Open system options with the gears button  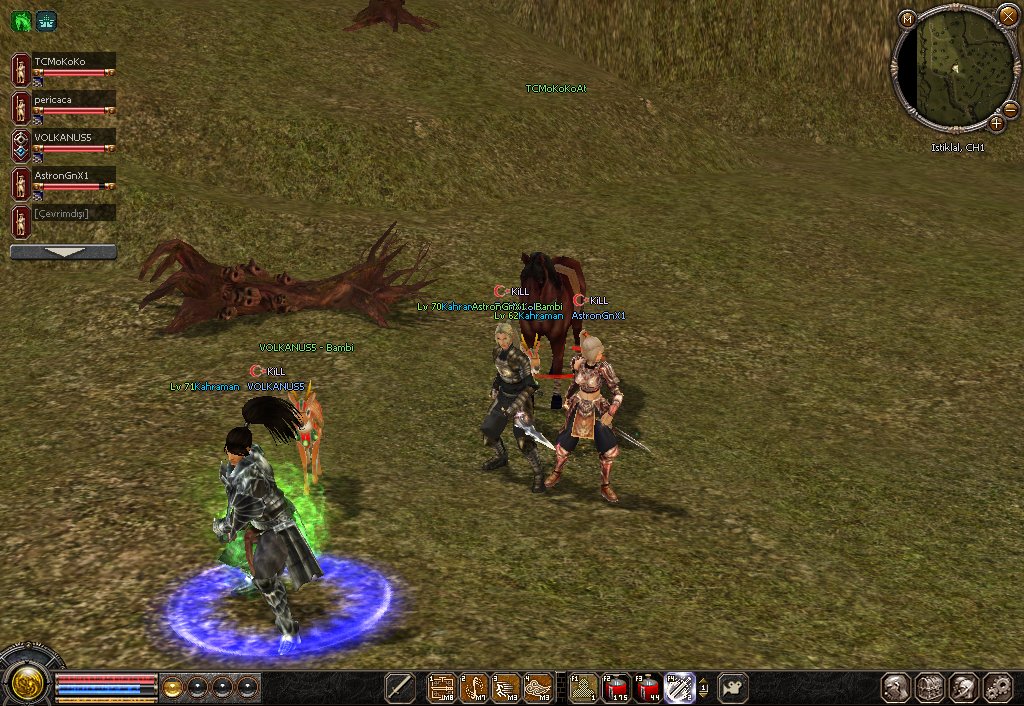997,687
